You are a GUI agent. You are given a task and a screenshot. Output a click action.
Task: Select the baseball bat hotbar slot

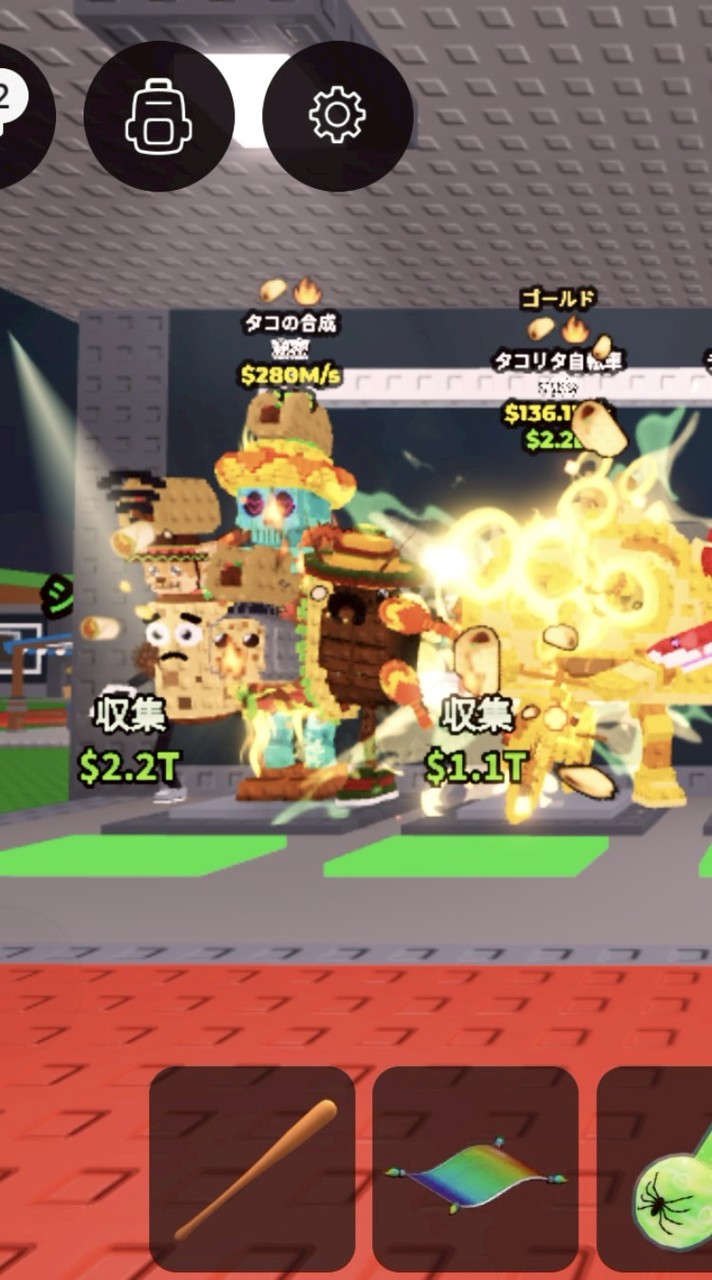pyautogui.click(x=252, y=1168)
